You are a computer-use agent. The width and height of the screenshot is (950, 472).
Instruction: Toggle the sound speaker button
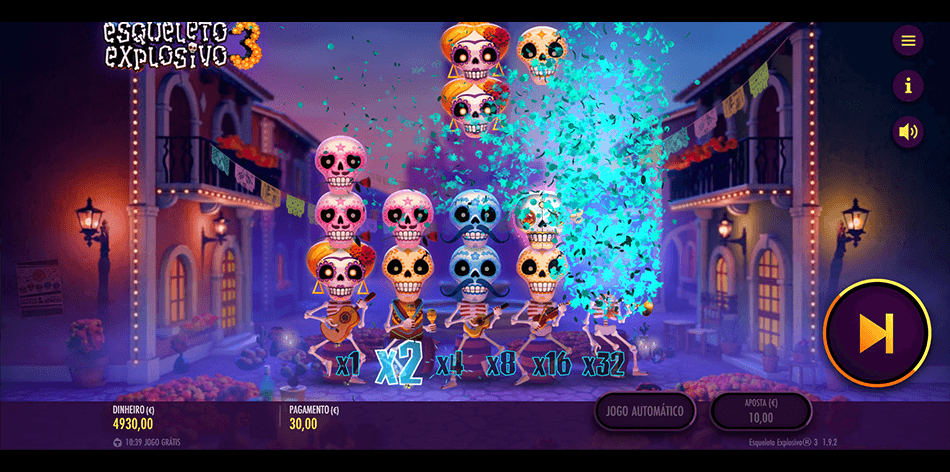click(908, 131)
